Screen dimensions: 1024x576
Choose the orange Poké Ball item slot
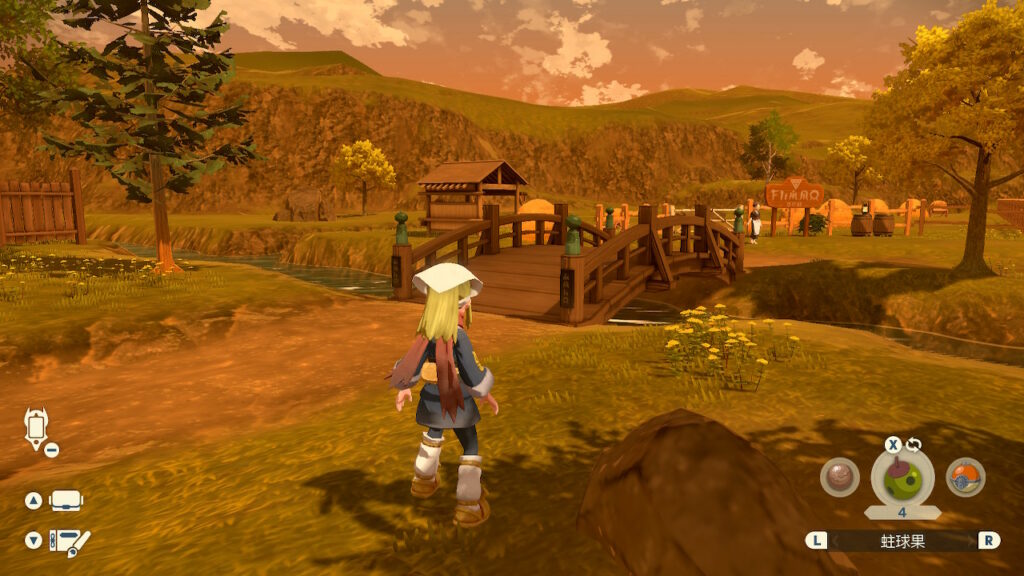pyautogui.click(x=965, y=477)
